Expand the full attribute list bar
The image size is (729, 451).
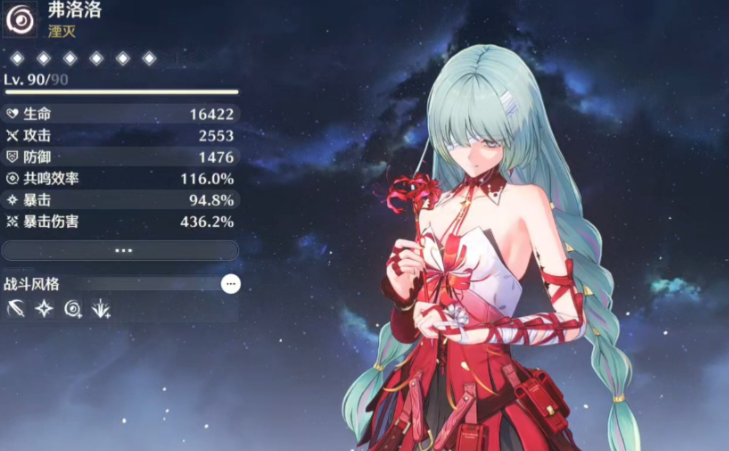tap(120, 250)
